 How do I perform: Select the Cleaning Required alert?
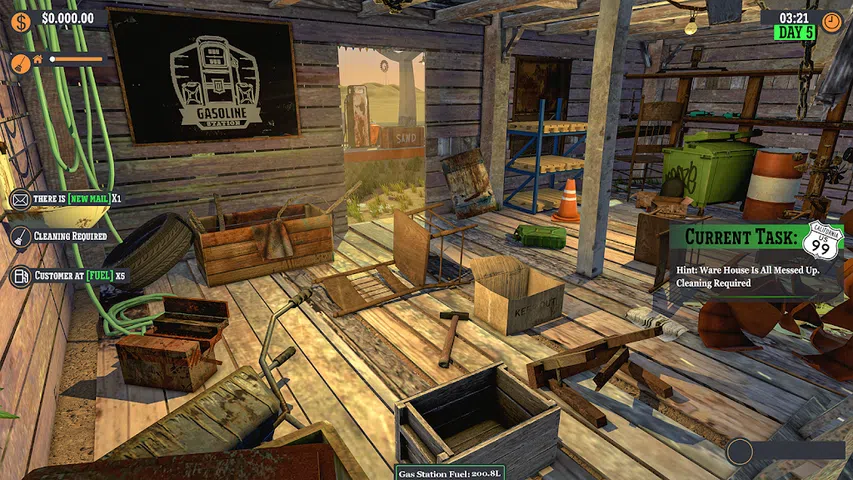coord(60,237)
